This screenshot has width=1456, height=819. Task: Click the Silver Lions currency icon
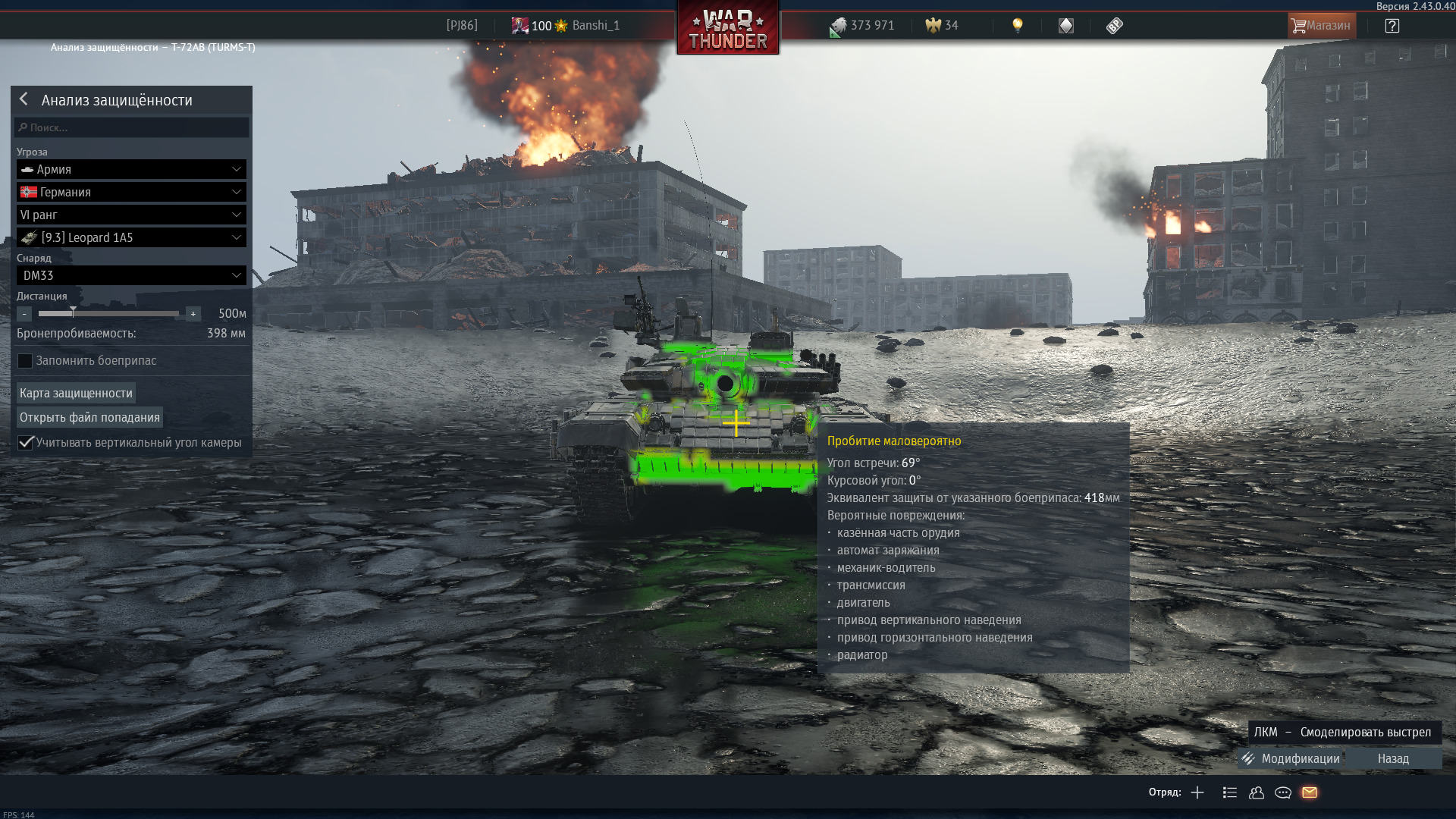[x=836, y=25]
